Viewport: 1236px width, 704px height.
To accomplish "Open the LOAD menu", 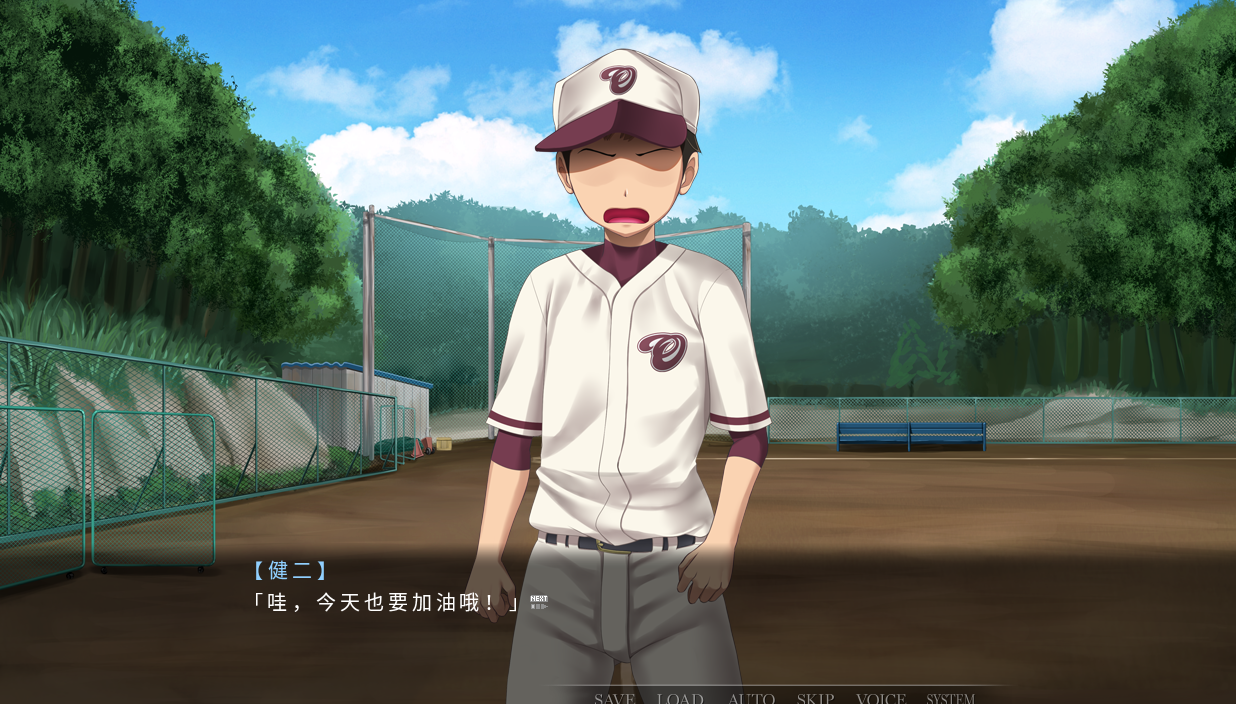I will pos(680,698).
